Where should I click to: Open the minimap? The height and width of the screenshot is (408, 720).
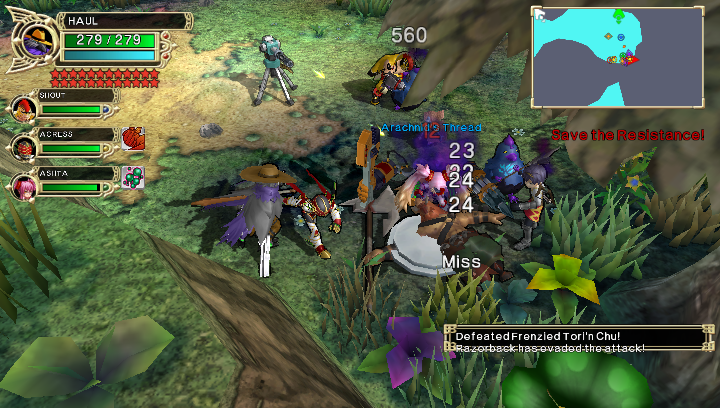point(614,56)
